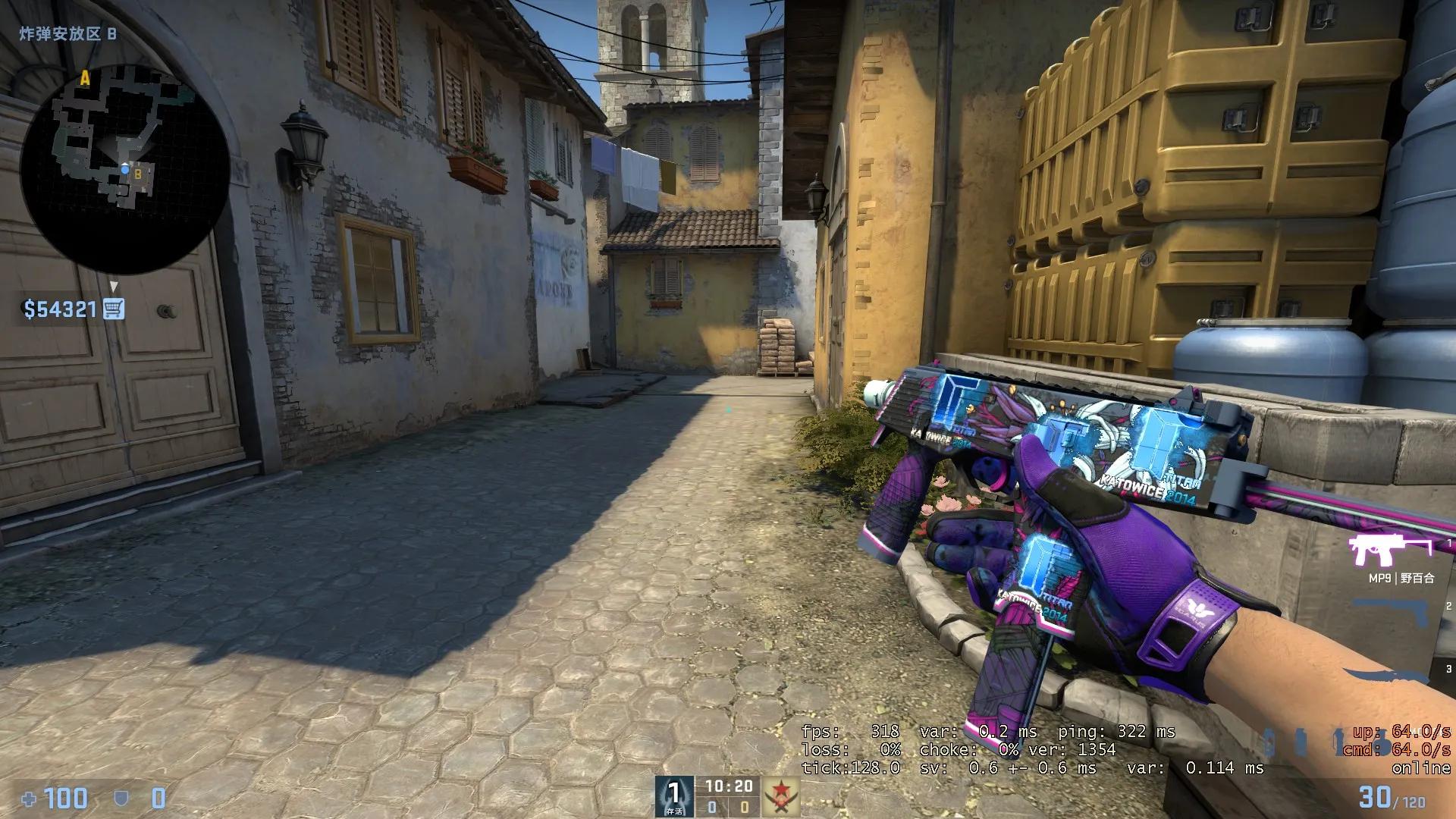Viewport: 1456px width, 819px height.
Task: Select the HE grenade icon in the inventory
Action: pyautogui.click(x=1269, y=742)
